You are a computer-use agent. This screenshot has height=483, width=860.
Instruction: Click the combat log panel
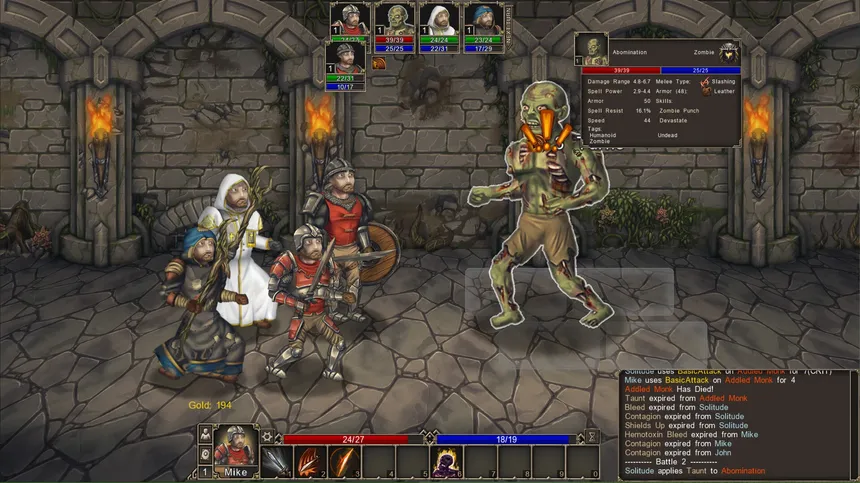736,418
